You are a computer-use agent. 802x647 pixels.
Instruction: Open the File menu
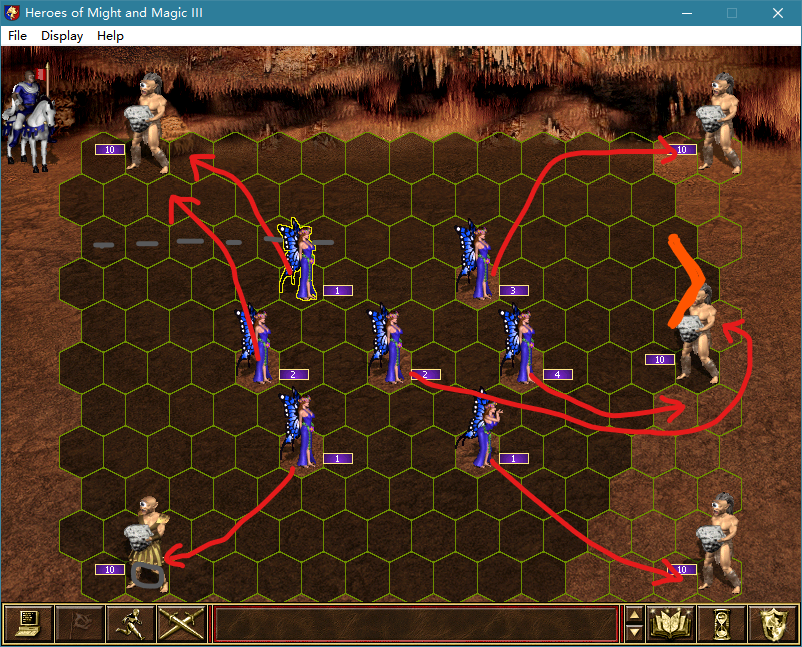click(x=17, y=35)
